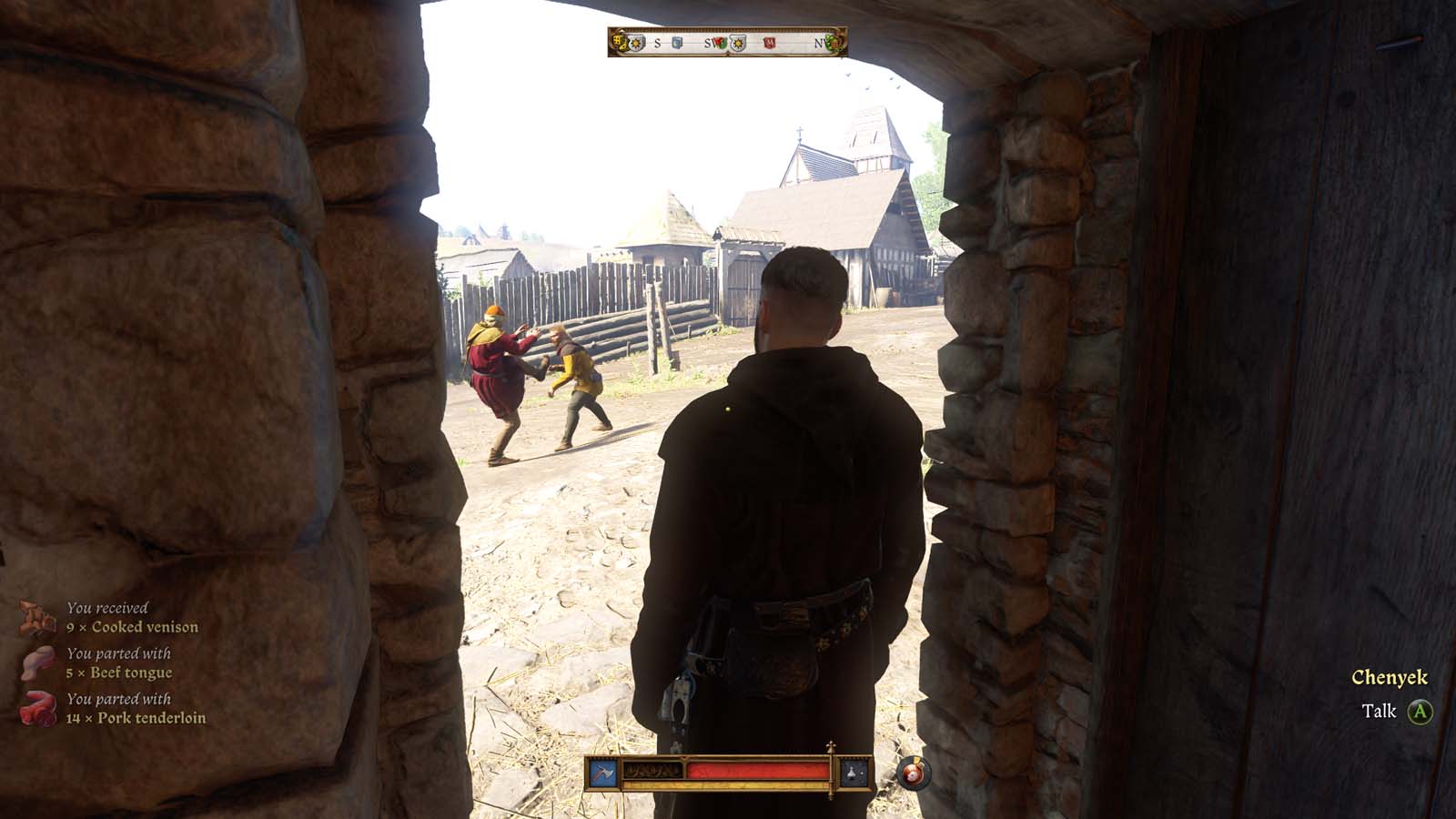Select the S direction on the compass

657,43
